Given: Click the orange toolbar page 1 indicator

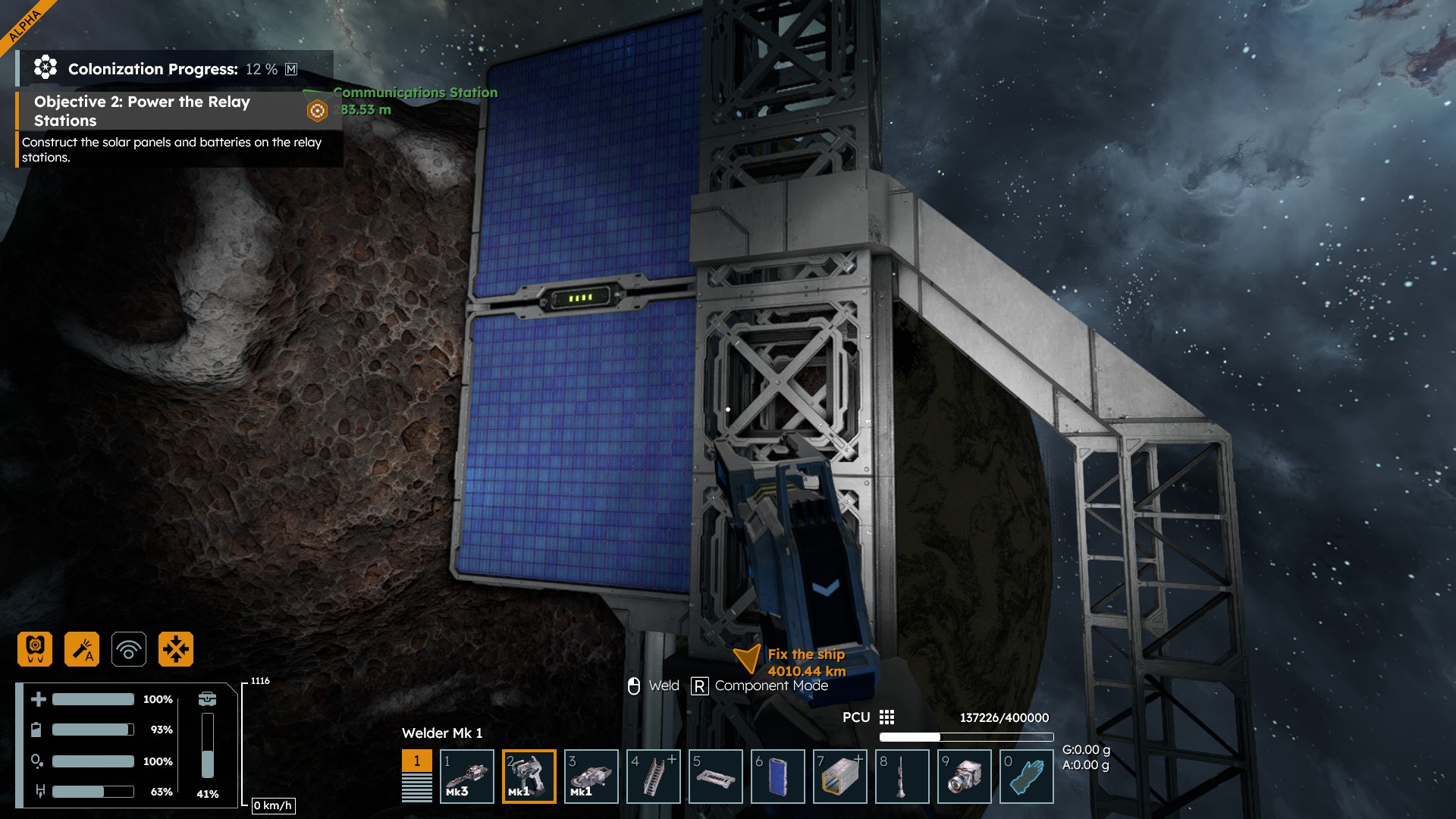Looking at the screenshot, I should (x=416, y=761).
